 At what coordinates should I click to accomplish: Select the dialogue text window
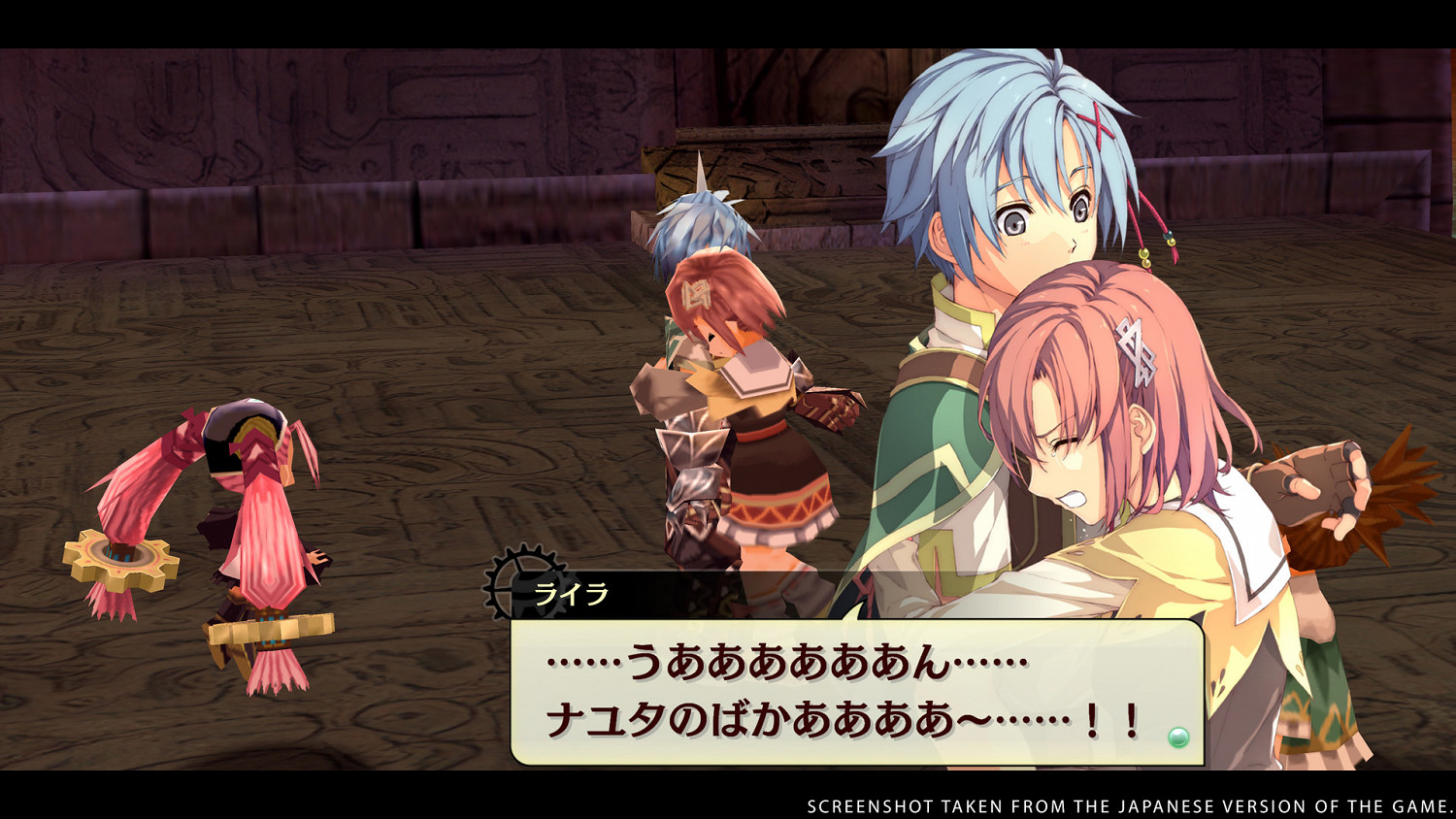(854, 689)
